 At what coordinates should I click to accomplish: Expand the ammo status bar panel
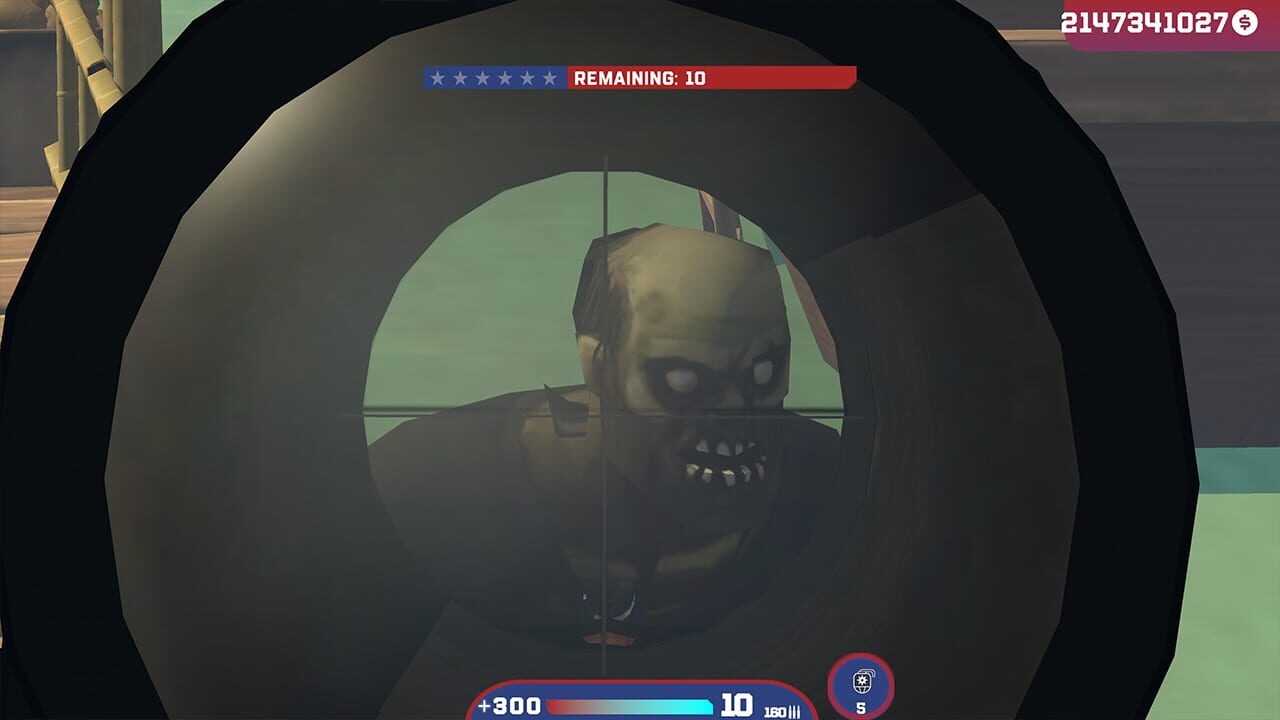click(640, 703)
